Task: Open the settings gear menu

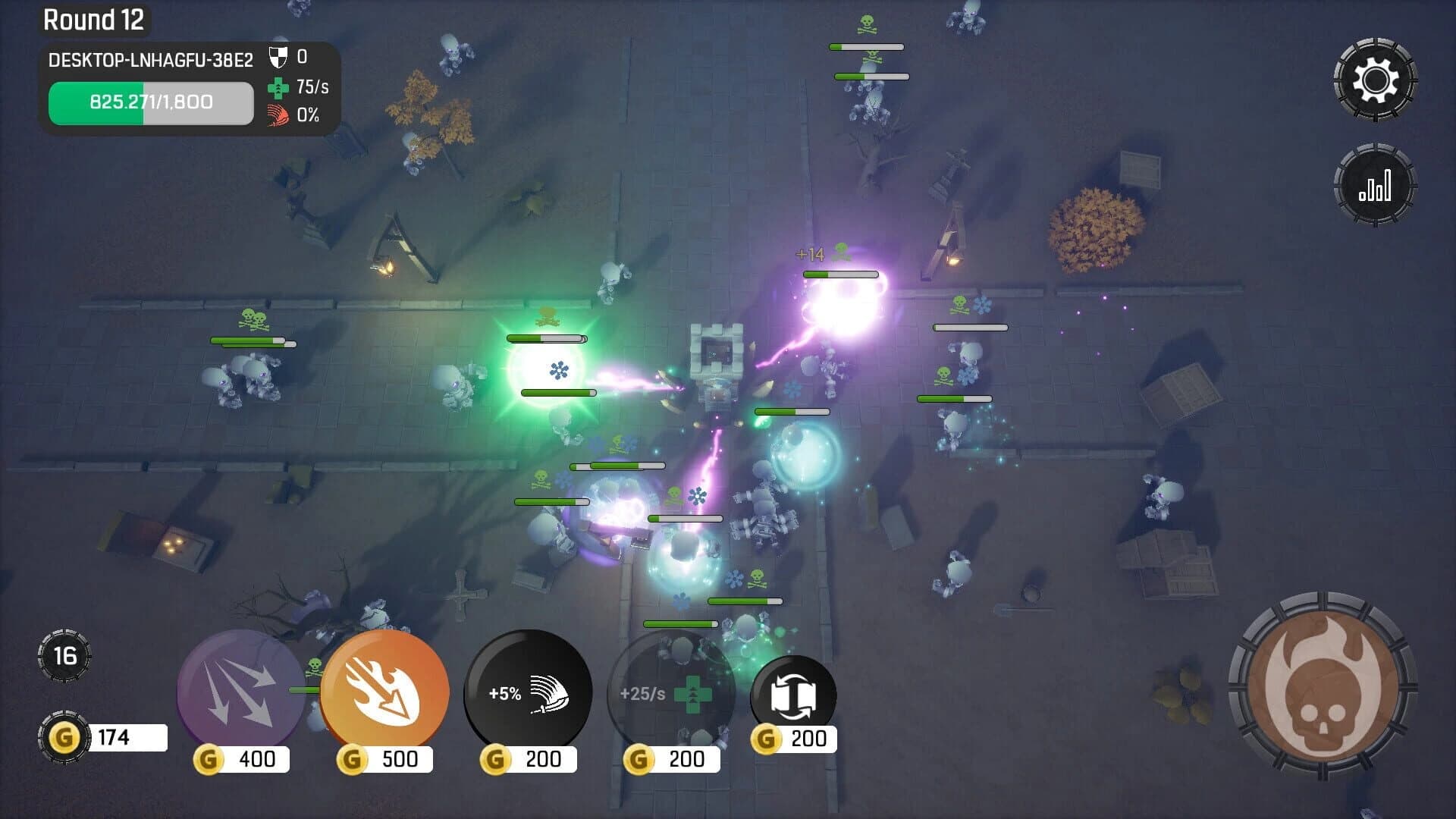Action: point(1375,77)
